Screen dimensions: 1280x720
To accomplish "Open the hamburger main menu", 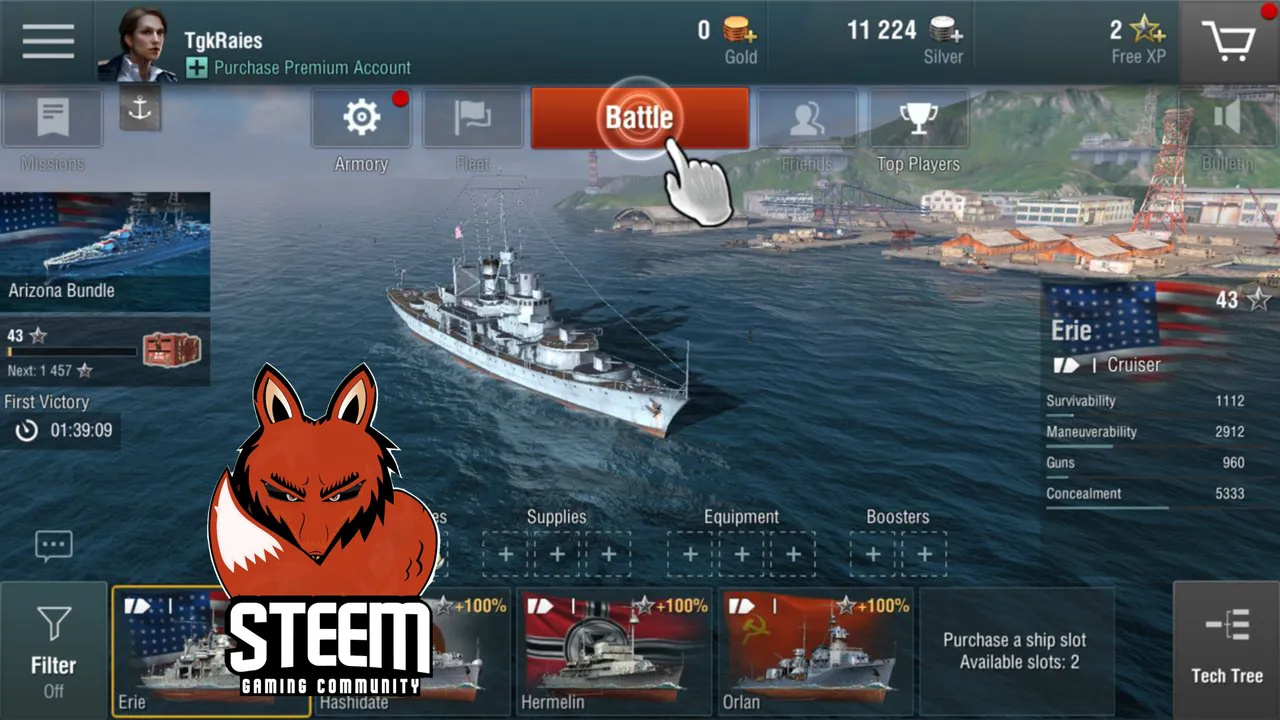I will (48, 41).
